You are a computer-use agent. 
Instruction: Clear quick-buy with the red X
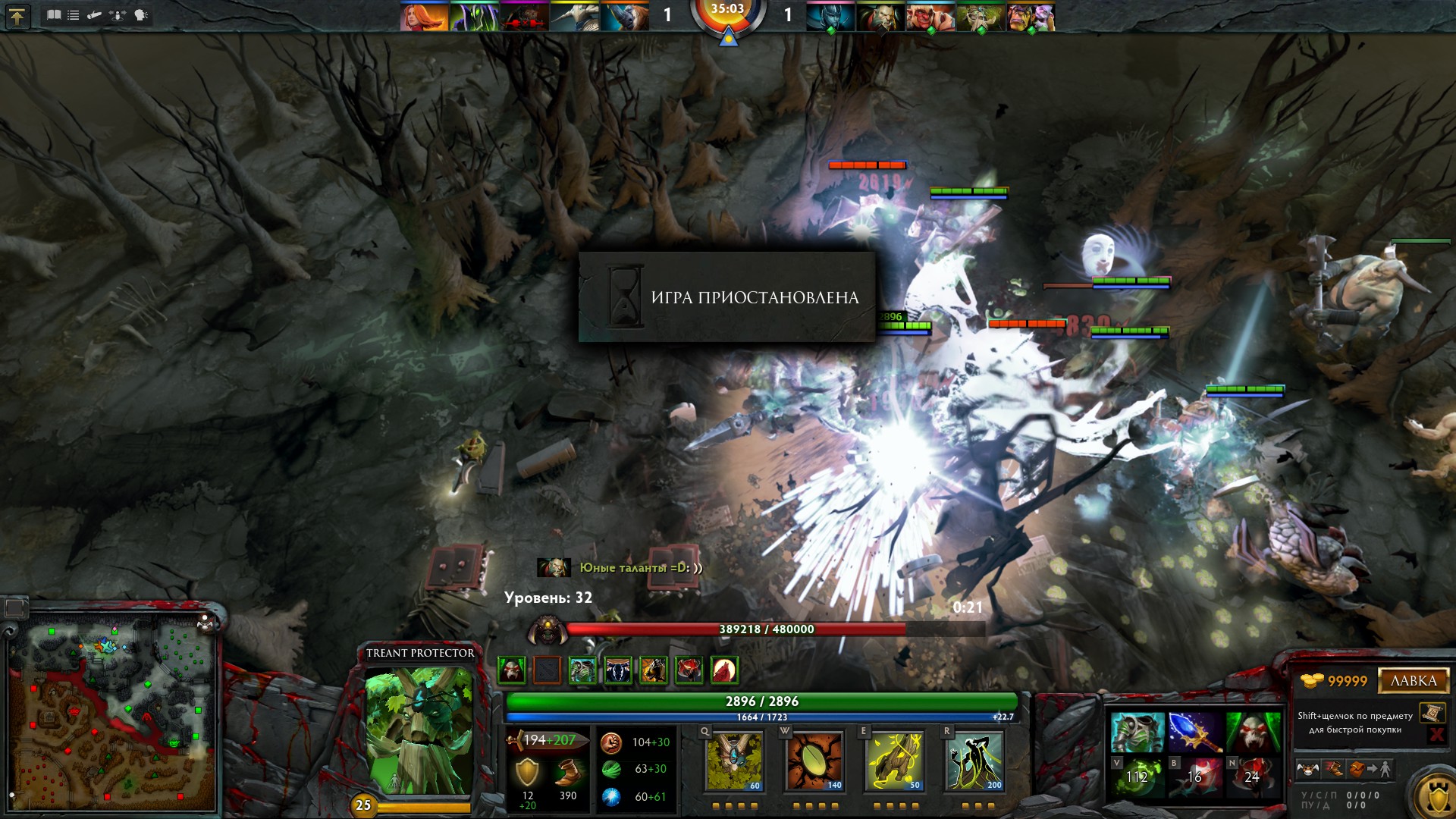(x=1436, y=734)
